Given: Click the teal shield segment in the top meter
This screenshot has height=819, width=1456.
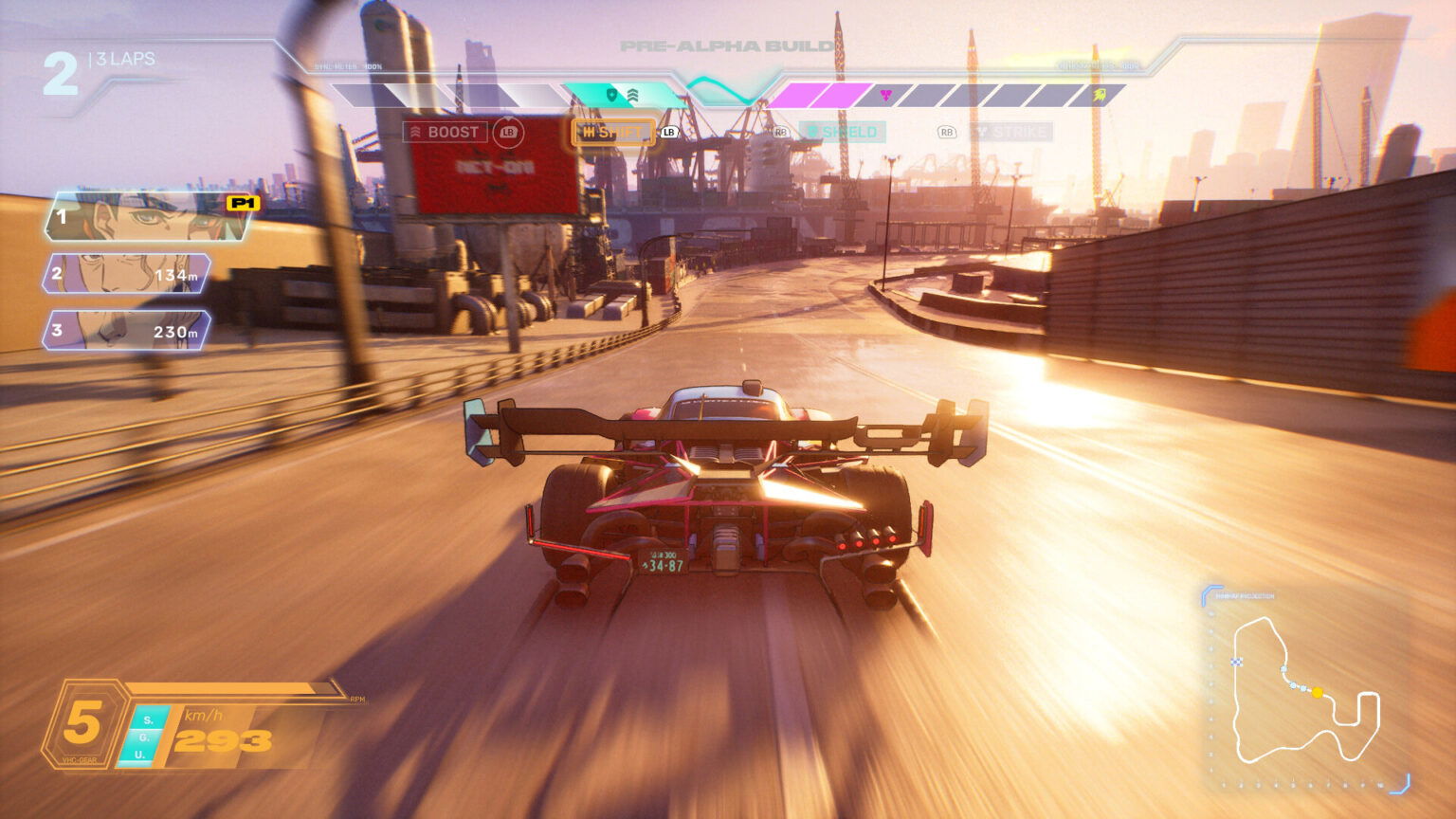Looking at the screenshot, I should coord(621,95).
